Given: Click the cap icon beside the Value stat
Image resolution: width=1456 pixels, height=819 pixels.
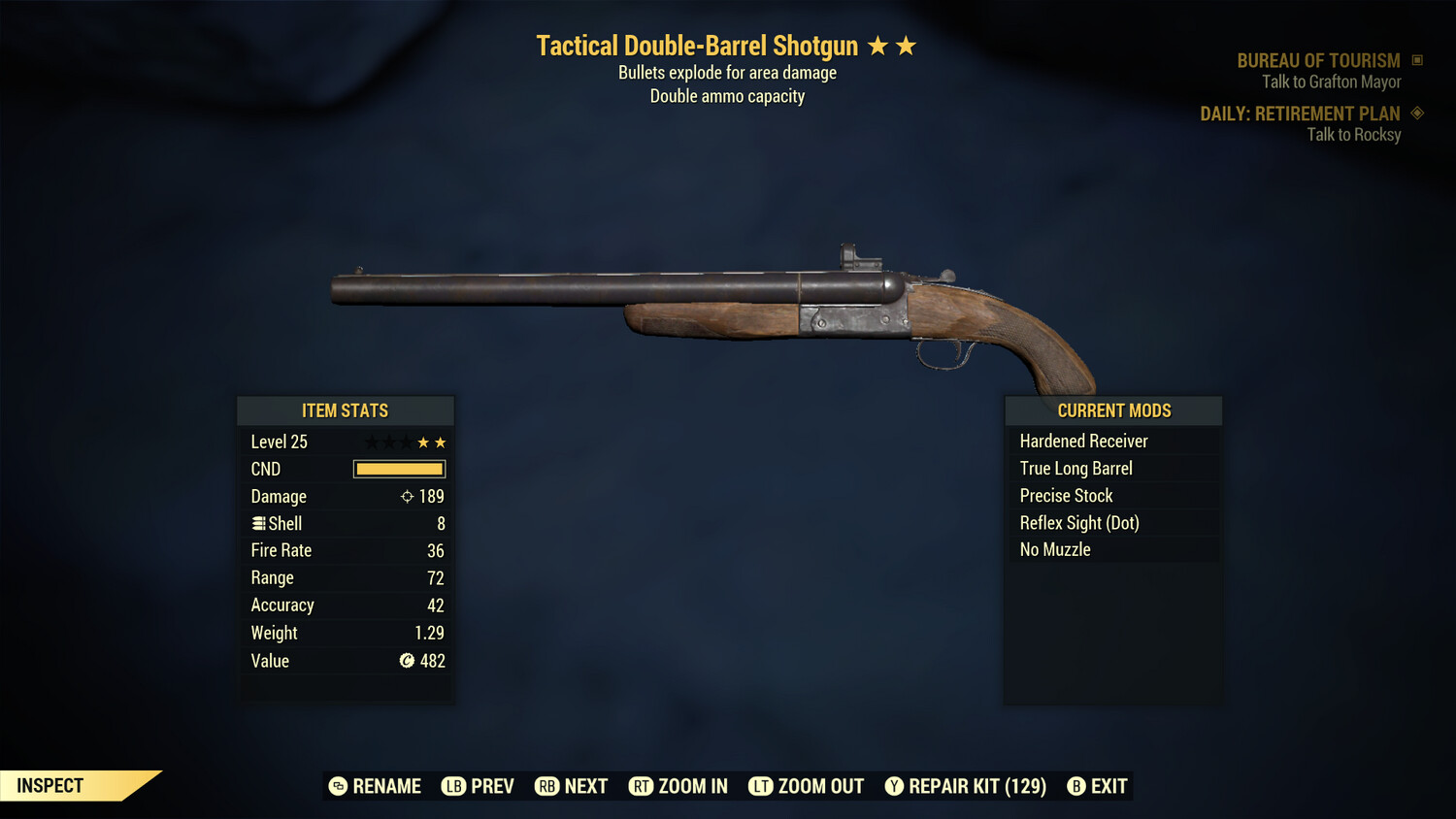Looking at the screenshot, I should click(x=409, y=661).
